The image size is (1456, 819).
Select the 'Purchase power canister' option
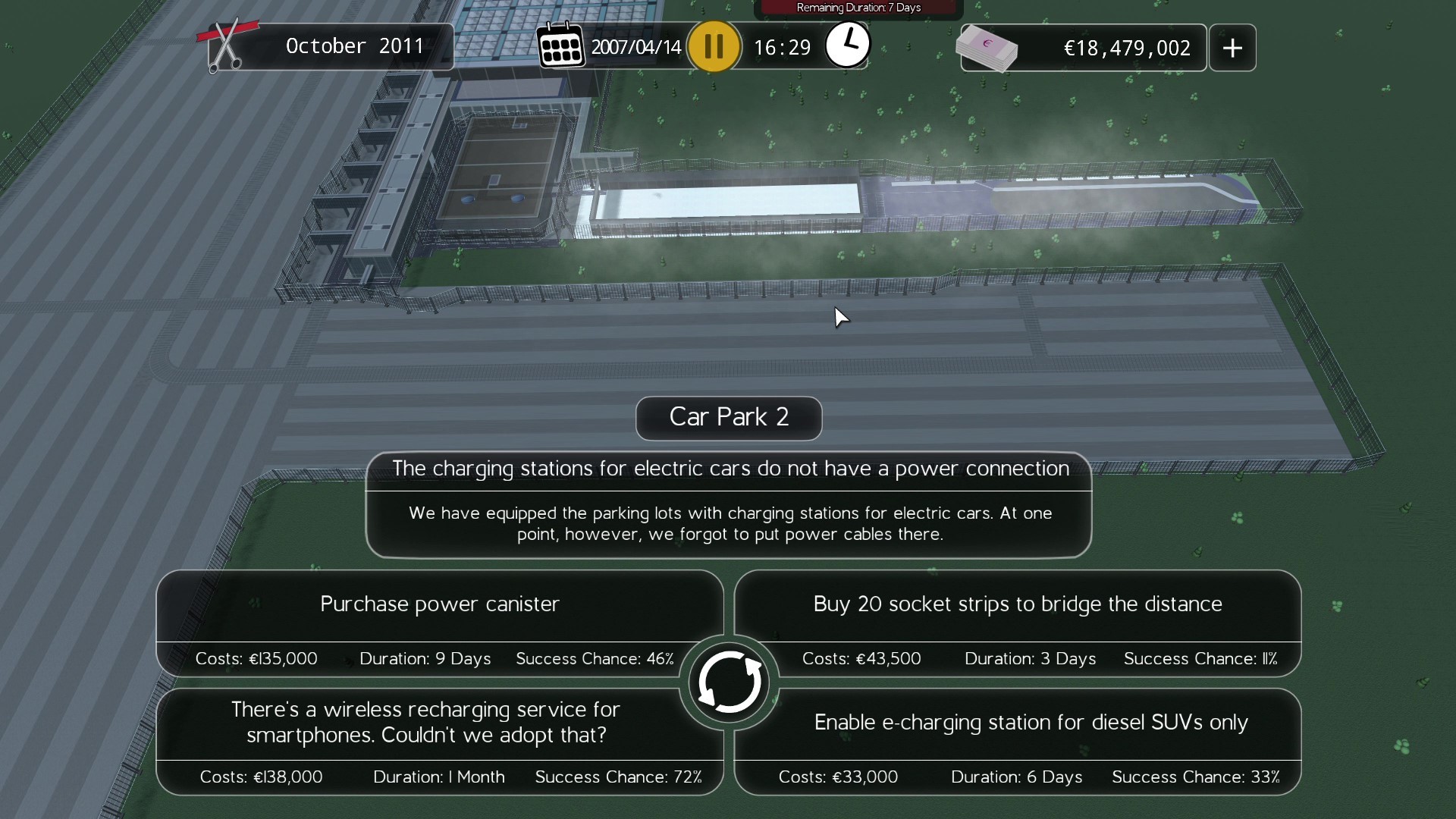[439, 604]
